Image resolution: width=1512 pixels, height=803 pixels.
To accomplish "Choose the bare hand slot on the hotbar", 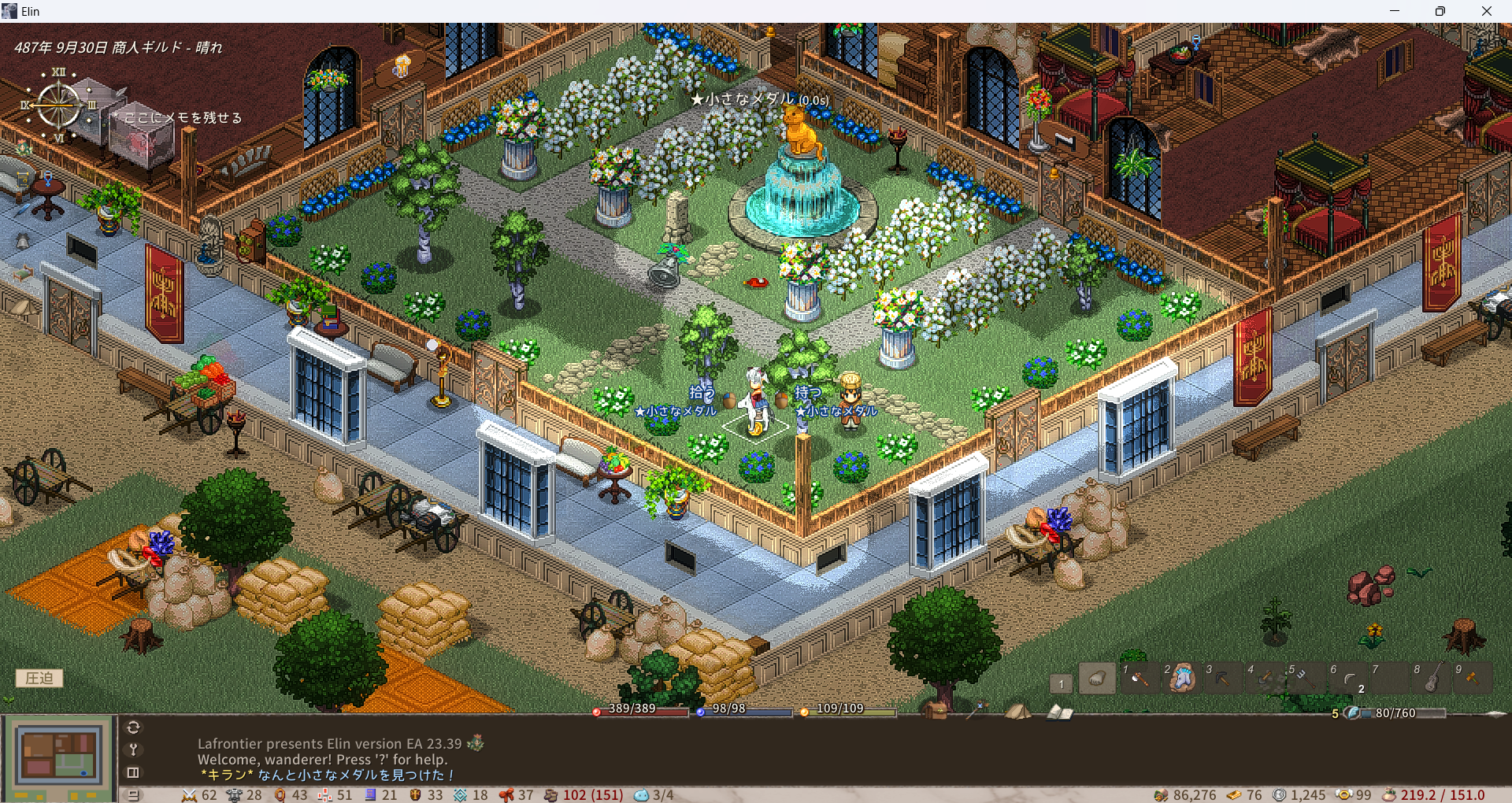I will (x=1097, y=679).
